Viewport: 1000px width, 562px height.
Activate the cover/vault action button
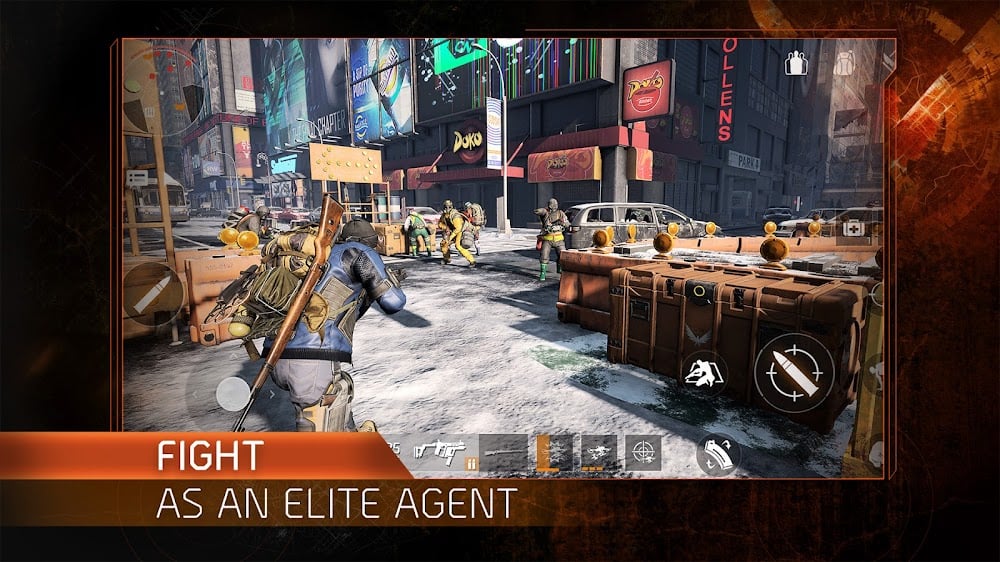pyautogui.click(x=704, y=373)
